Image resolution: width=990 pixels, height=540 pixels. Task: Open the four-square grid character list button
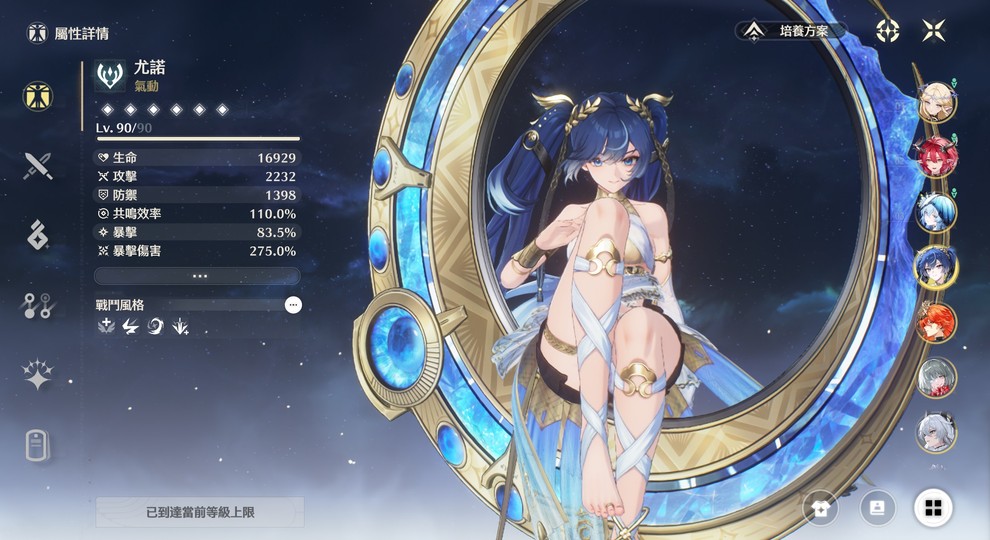(x=933, y=508)
